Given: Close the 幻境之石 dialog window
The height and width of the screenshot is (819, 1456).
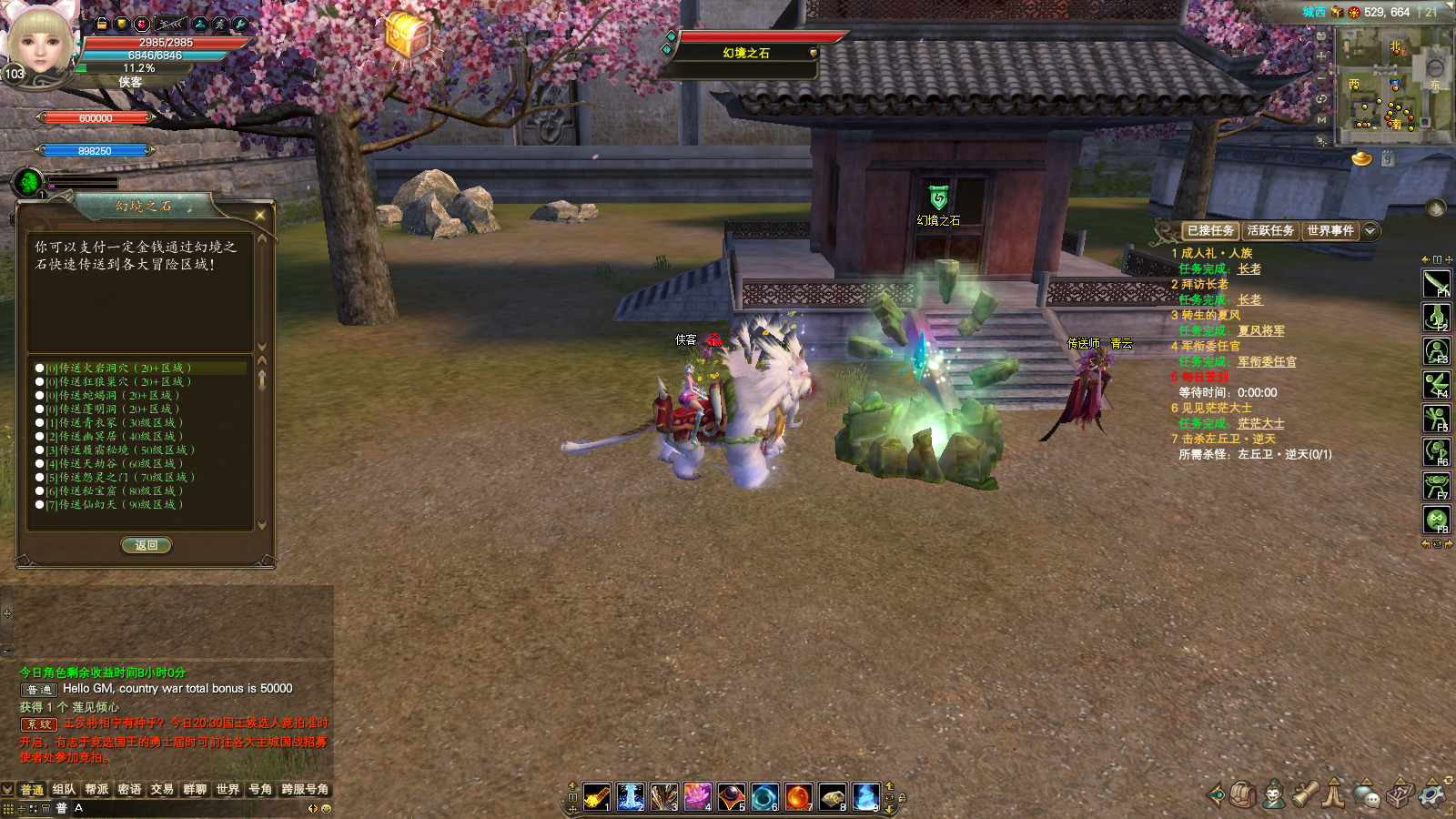Looking at the screenshot, I should [x=260, y=215].
